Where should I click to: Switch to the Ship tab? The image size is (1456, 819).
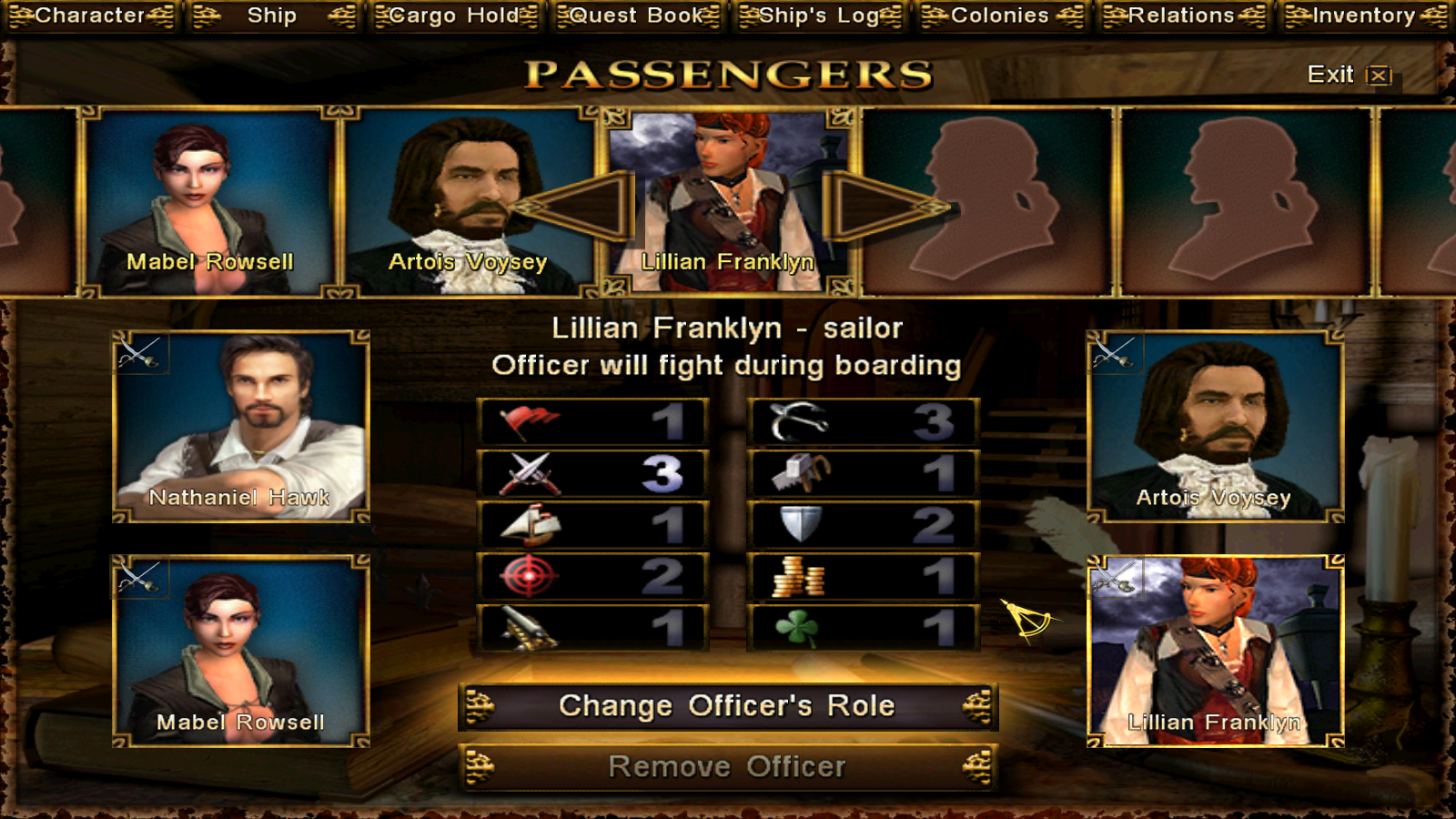(272, 15)
